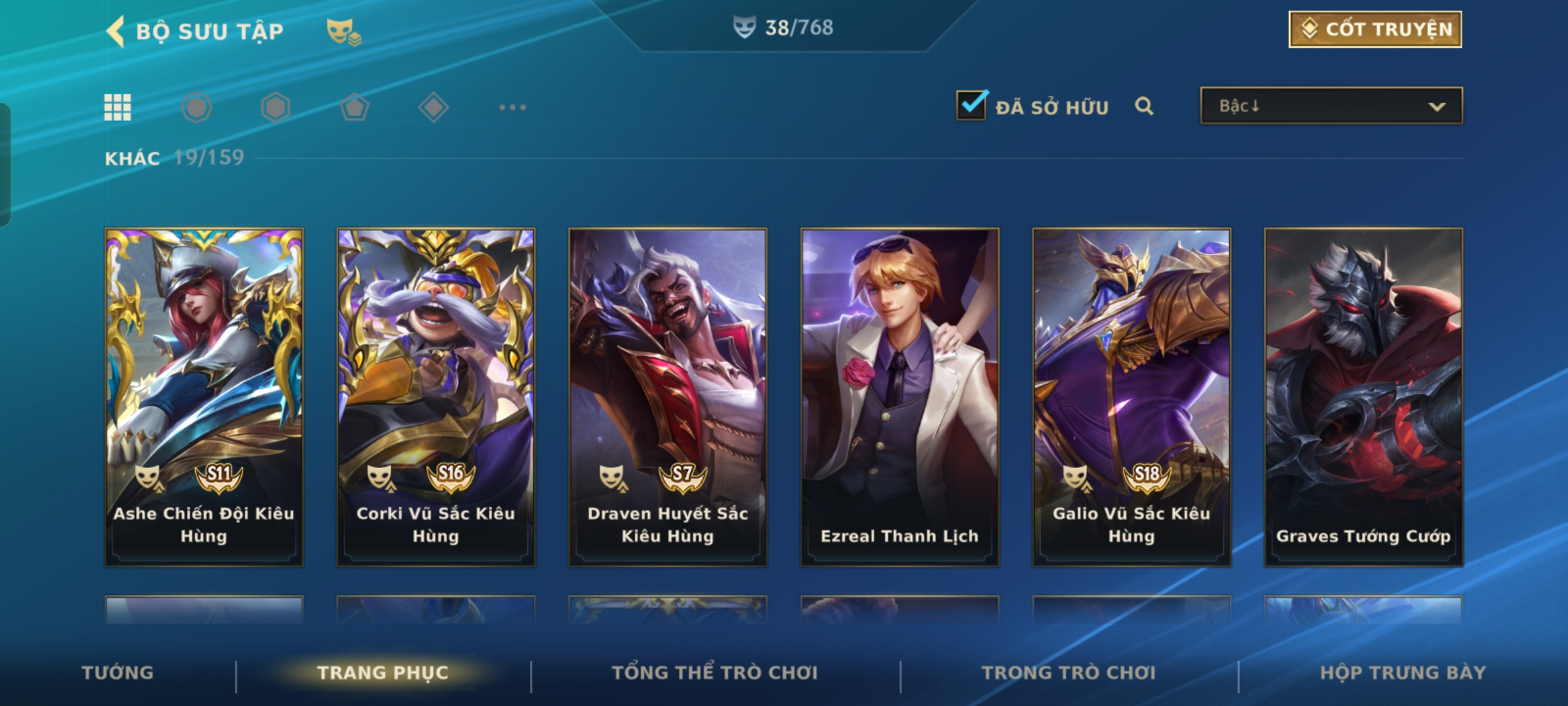Open the Cốt Truyện button
The image size is (1568, 706).
coord(1375,29)
